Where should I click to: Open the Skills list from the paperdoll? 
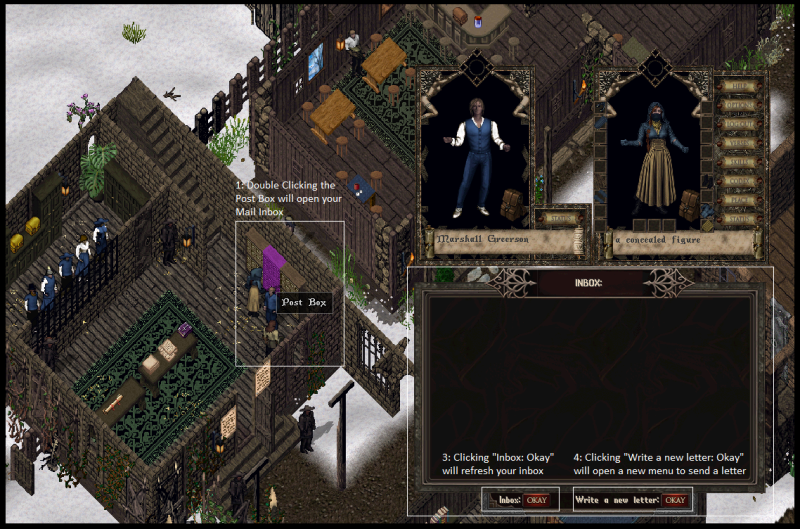[739, 161]
